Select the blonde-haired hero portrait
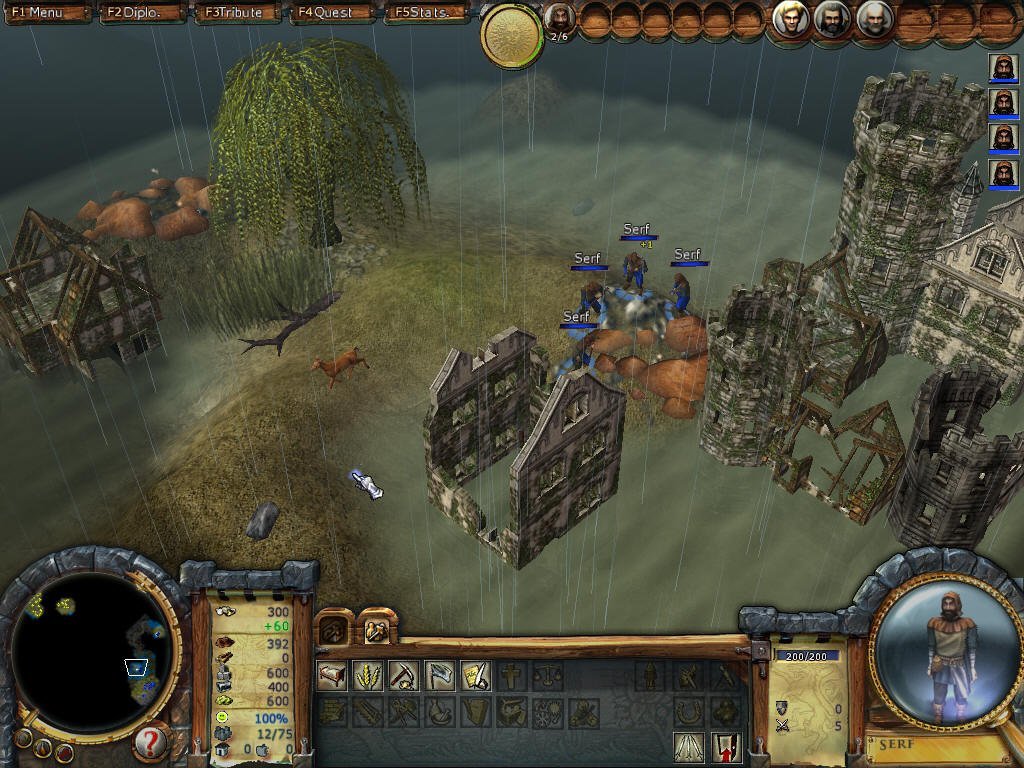This screenshot has height=768, width=1024. pos(790,19)
